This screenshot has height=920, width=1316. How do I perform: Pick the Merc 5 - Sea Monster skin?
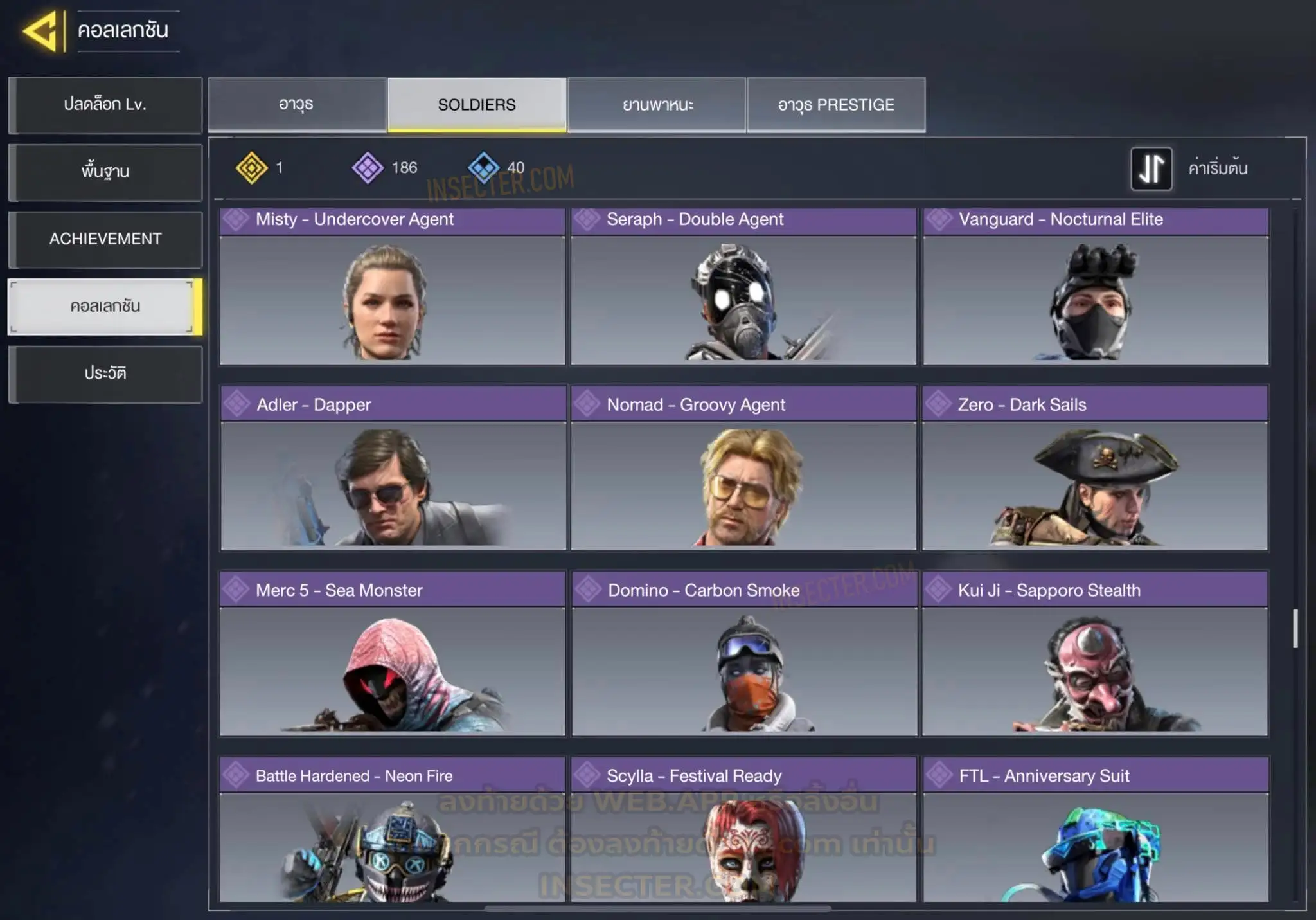pyautogui.click(x=392, y=654)
